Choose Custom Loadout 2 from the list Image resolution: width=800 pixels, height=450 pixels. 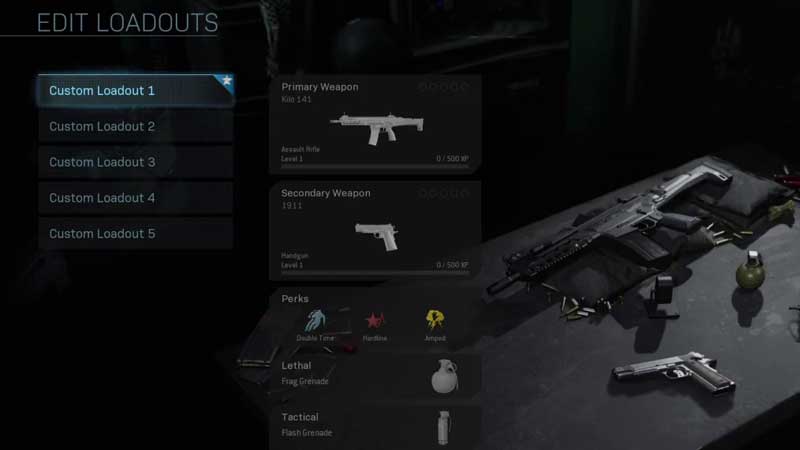[135, 127]
